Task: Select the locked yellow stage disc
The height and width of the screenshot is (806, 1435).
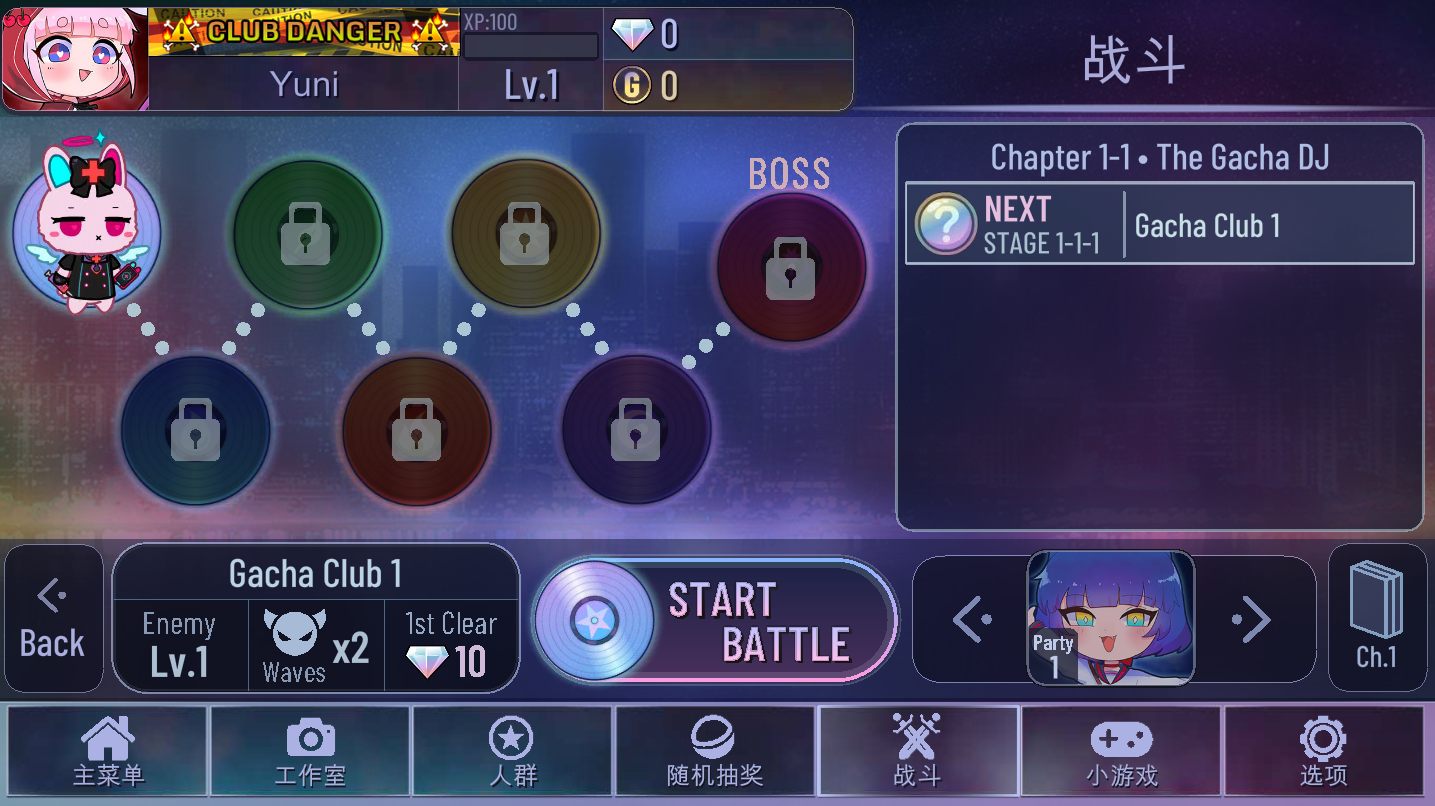Action: 526,233
